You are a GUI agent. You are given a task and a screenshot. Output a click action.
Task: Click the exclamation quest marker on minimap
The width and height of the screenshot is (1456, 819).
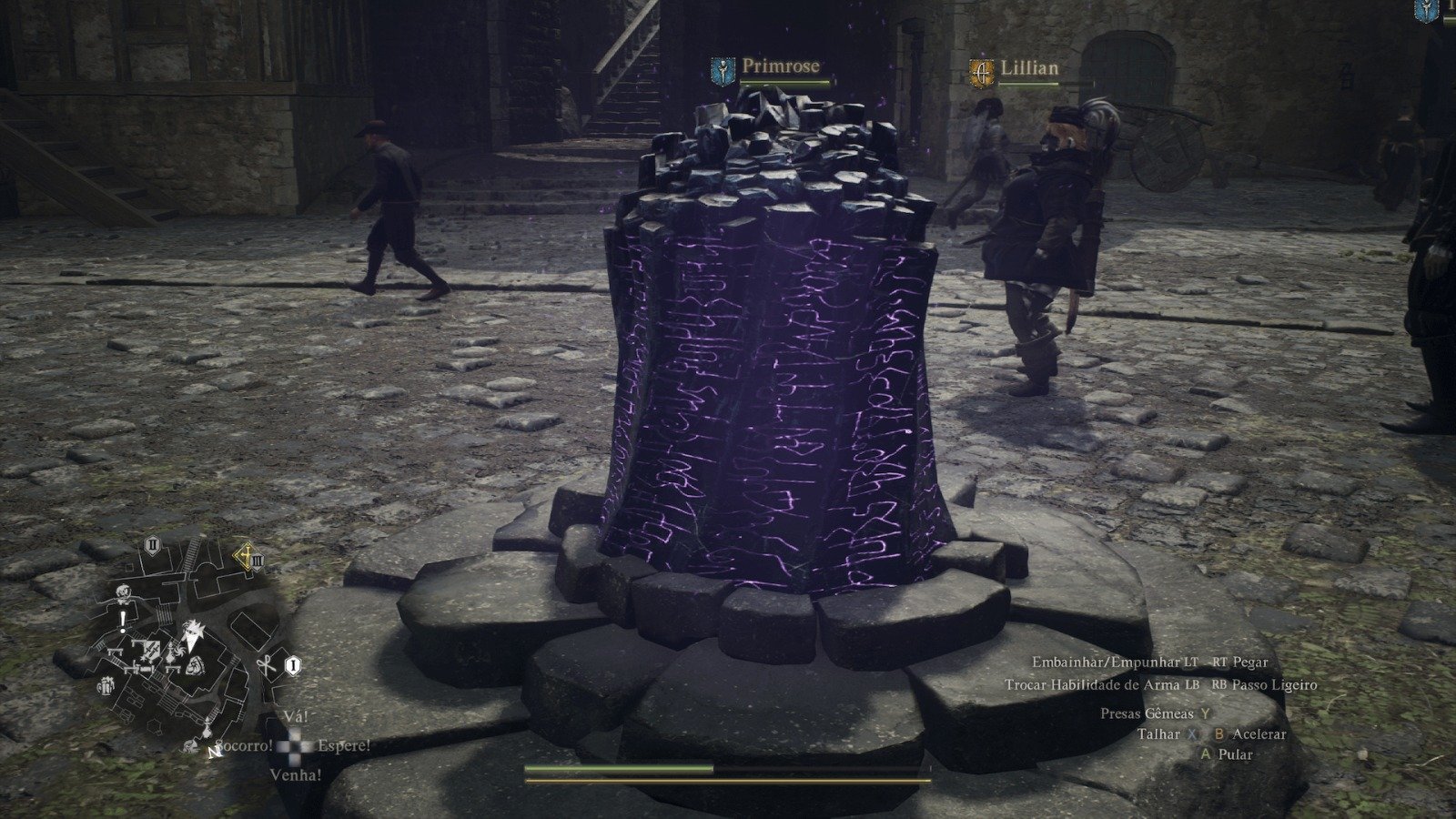point(122,620)
